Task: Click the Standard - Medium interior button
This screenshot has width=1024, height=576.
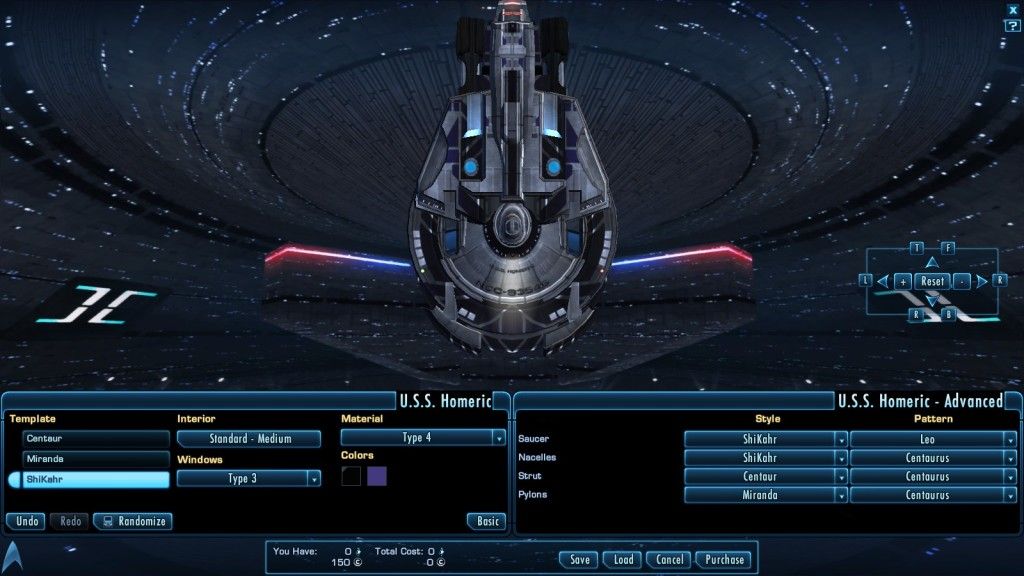Action: tap(249, 438)
